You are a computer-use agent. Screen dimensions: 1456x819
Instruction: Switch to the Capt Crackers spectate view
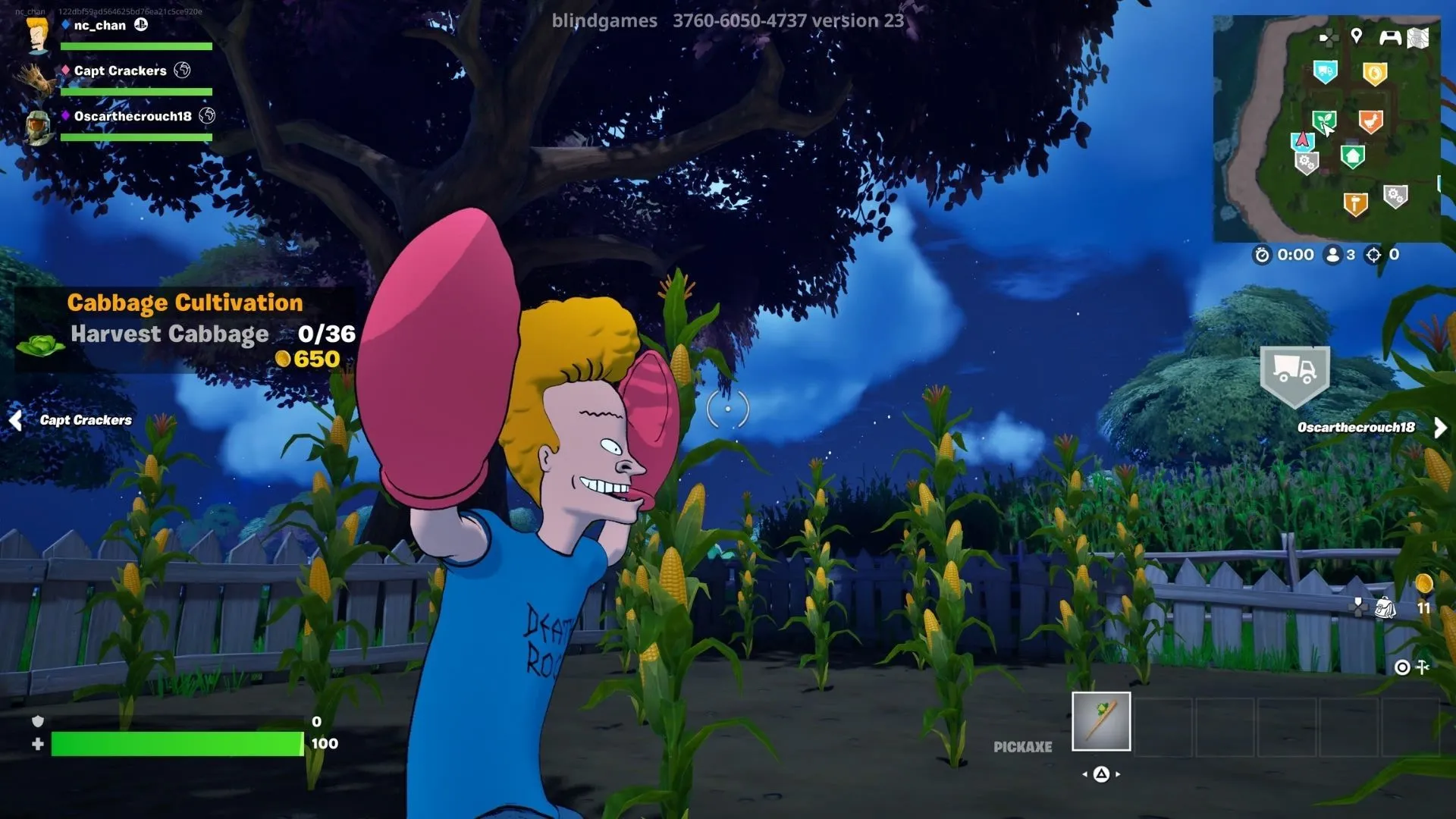[x=86, y=419]
